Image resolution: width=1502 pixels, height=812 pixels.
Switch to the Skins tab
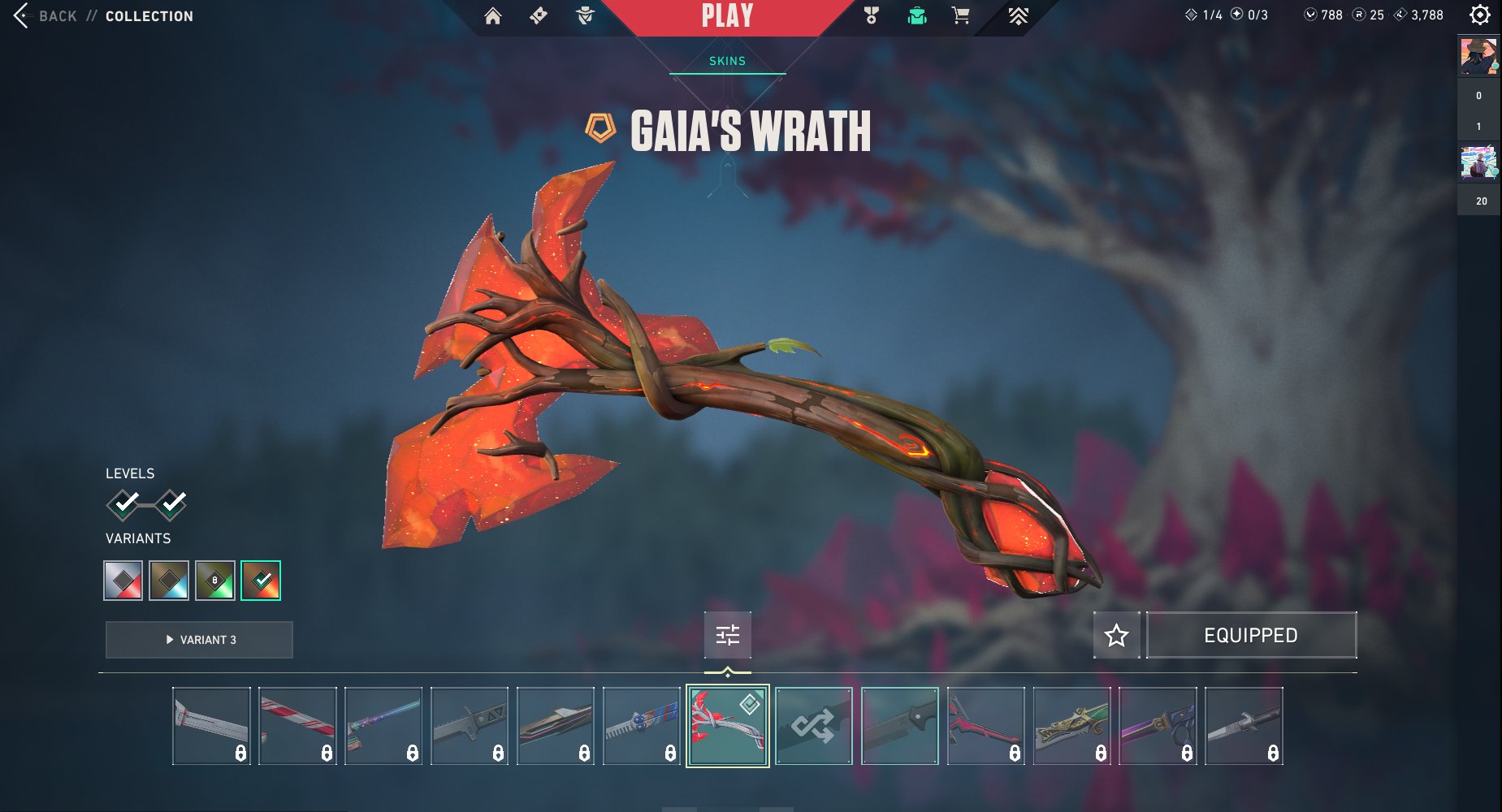point(727,61)
